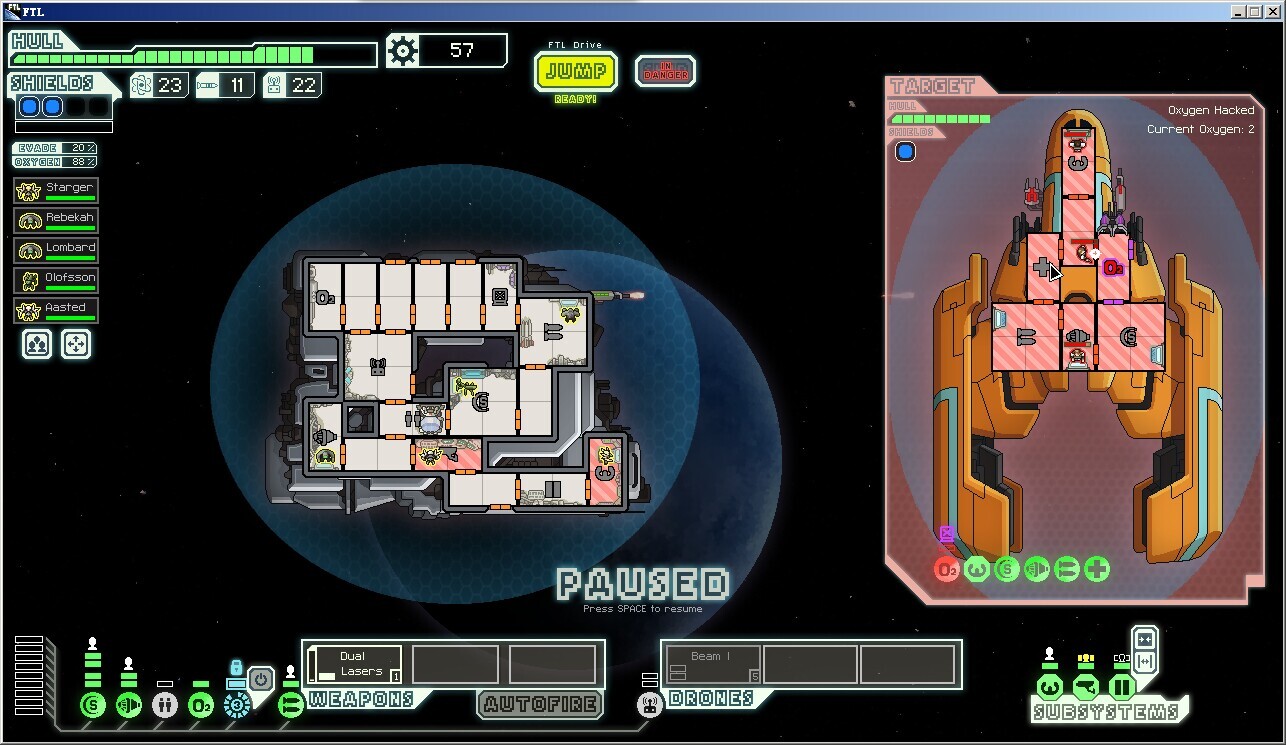Select the Beam I drone slot
Screen dimensions: 1286x745
click(x=711, y=664)
